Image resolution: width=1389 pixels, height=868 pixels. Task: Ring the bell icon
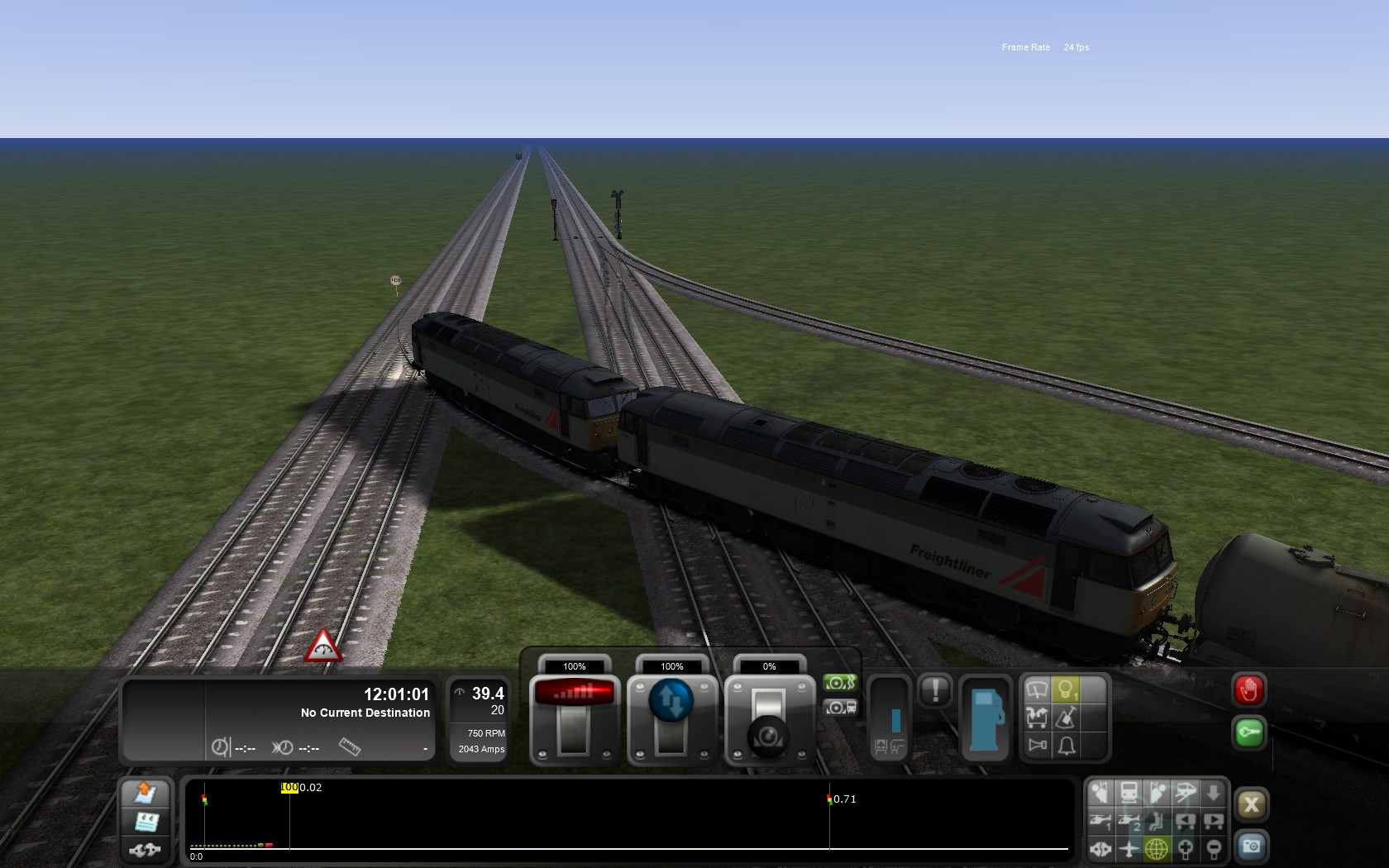1067,746
